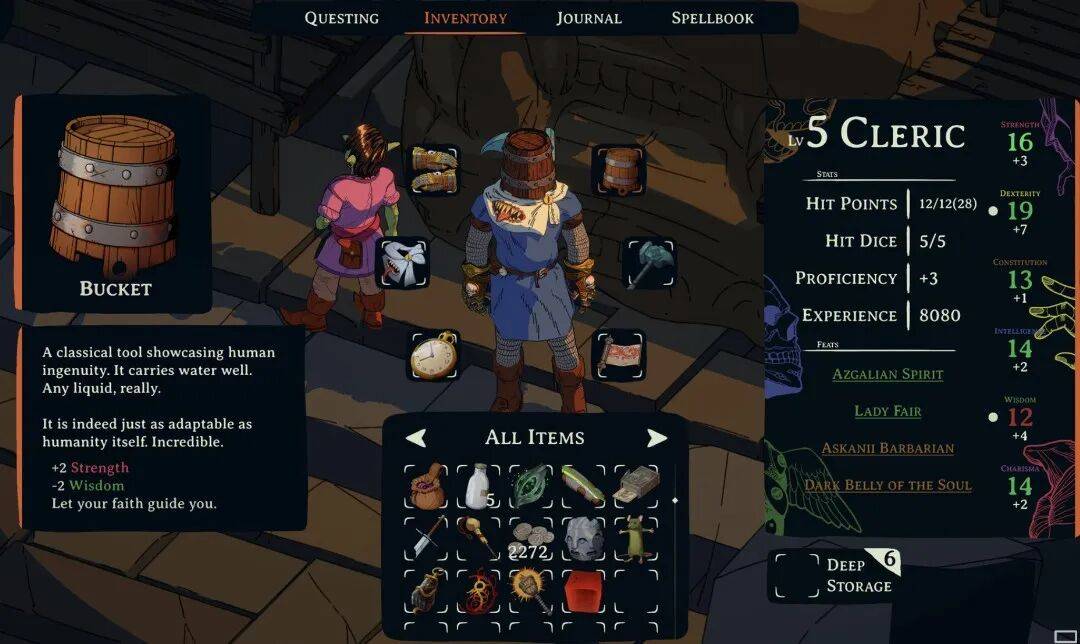This screenshot has width=1080, height=644.
Task: Click the equipped white scarf slot
Action: [402, 263]
